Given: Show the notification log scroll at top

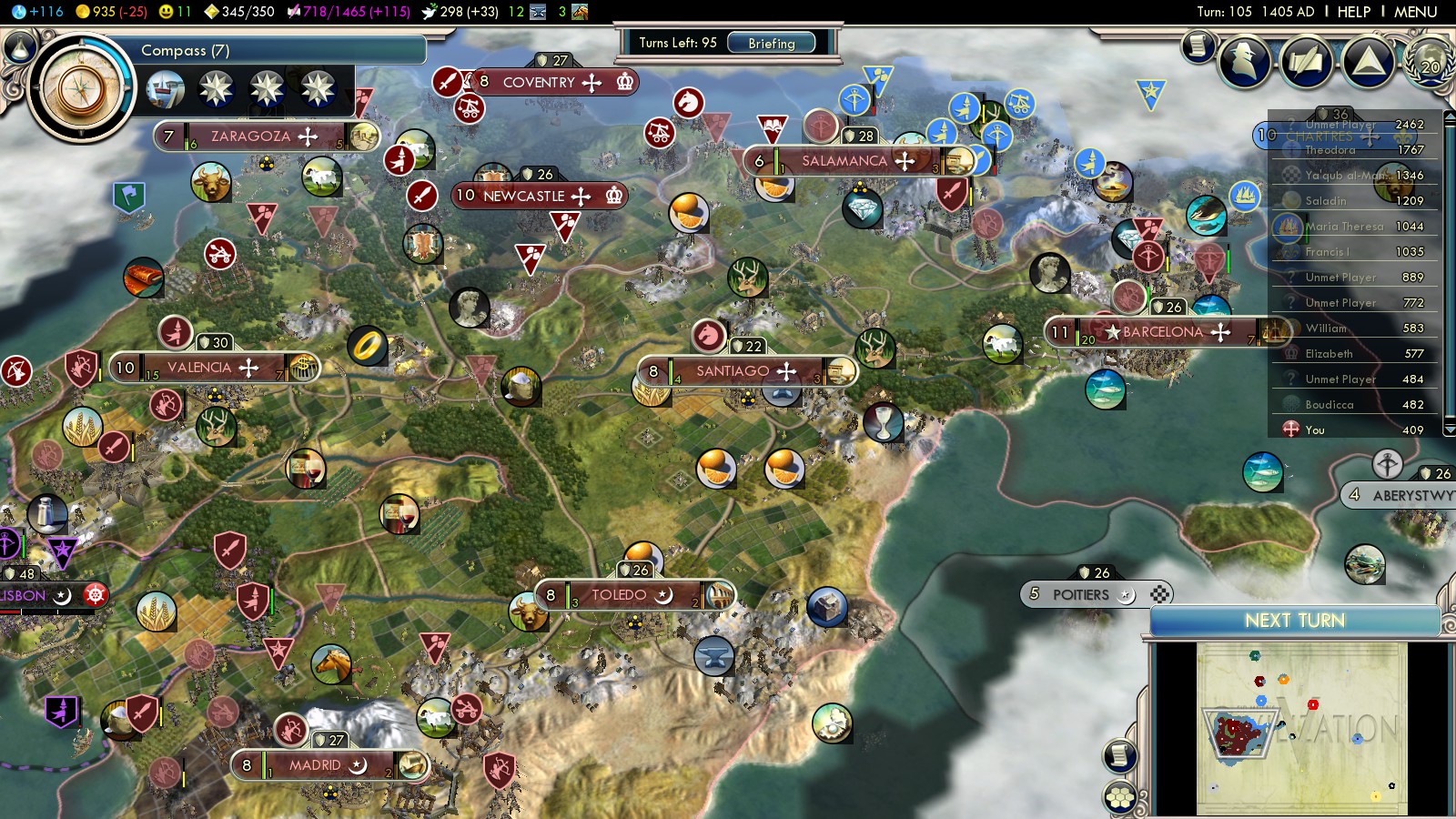Looking at the screenshot, I should pos(1198,45).
